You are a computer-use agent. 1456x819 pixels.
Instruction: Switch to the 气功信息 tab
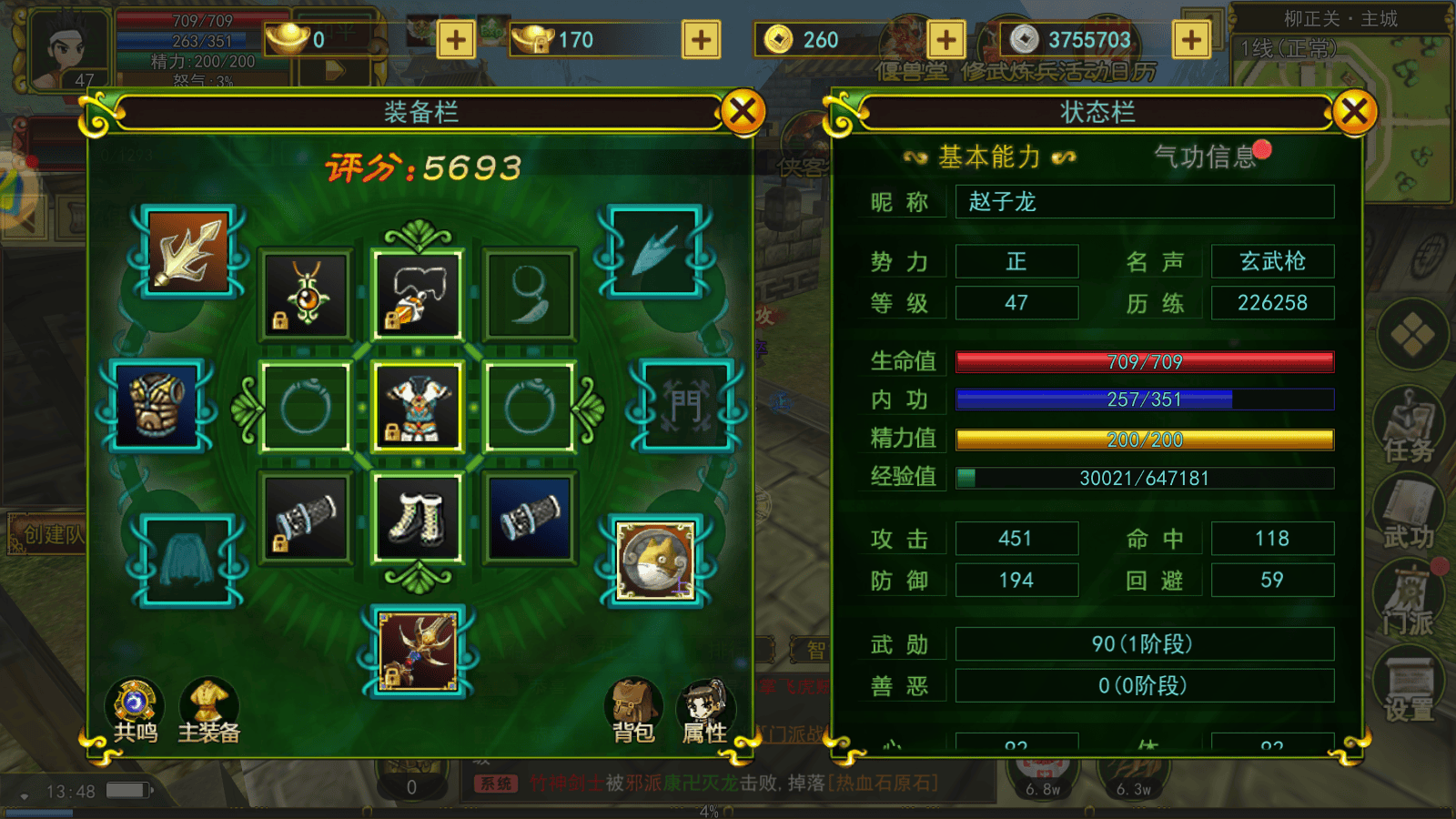pyautogui.click(x=1205, y=157)
